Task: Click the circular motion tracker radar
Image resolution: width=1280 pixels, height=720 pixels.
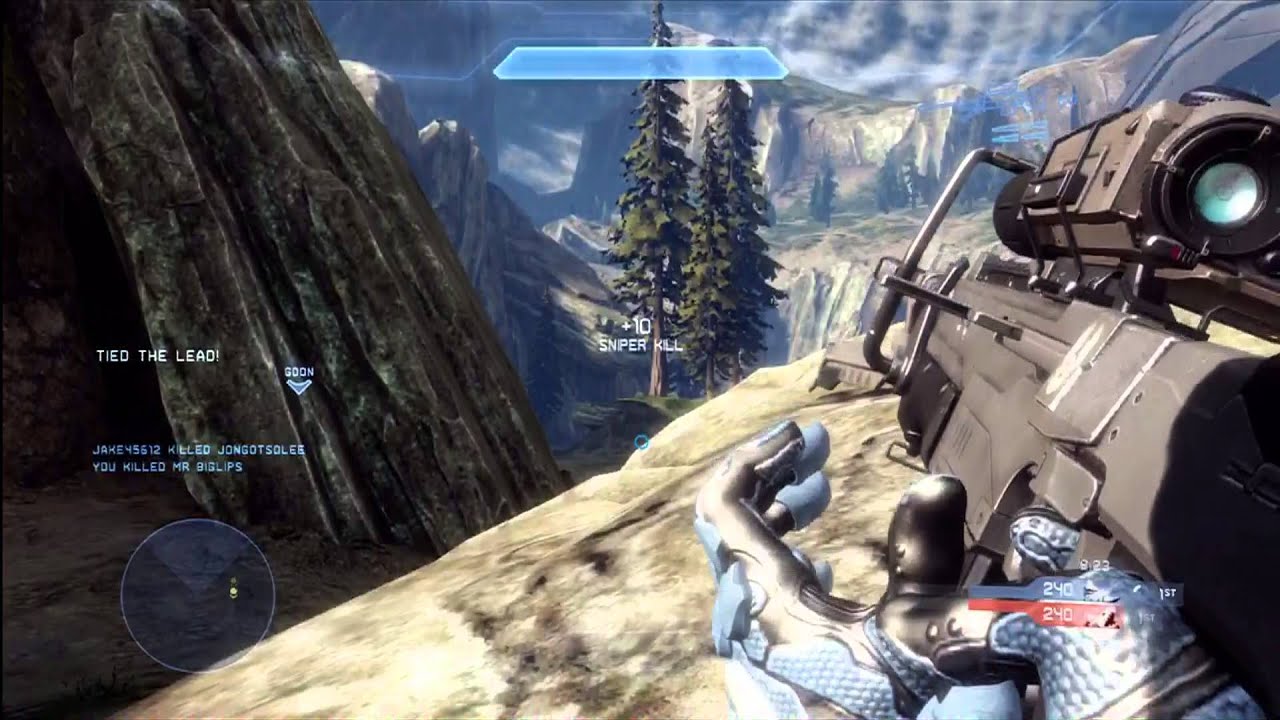Action: pos(198,594)
